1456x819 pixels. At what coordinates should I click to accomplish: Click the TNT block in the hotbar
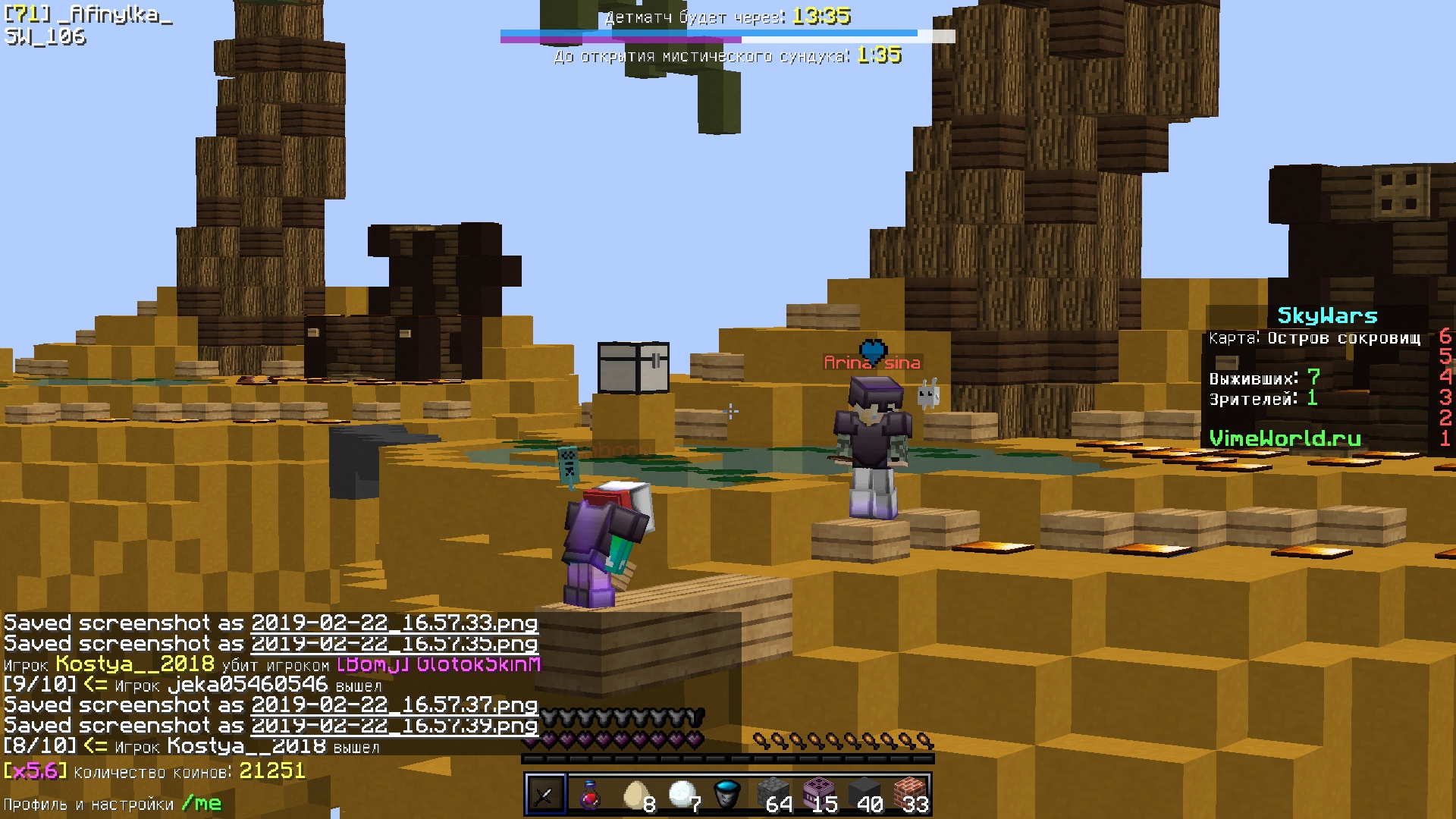click(x=819, y=792)
